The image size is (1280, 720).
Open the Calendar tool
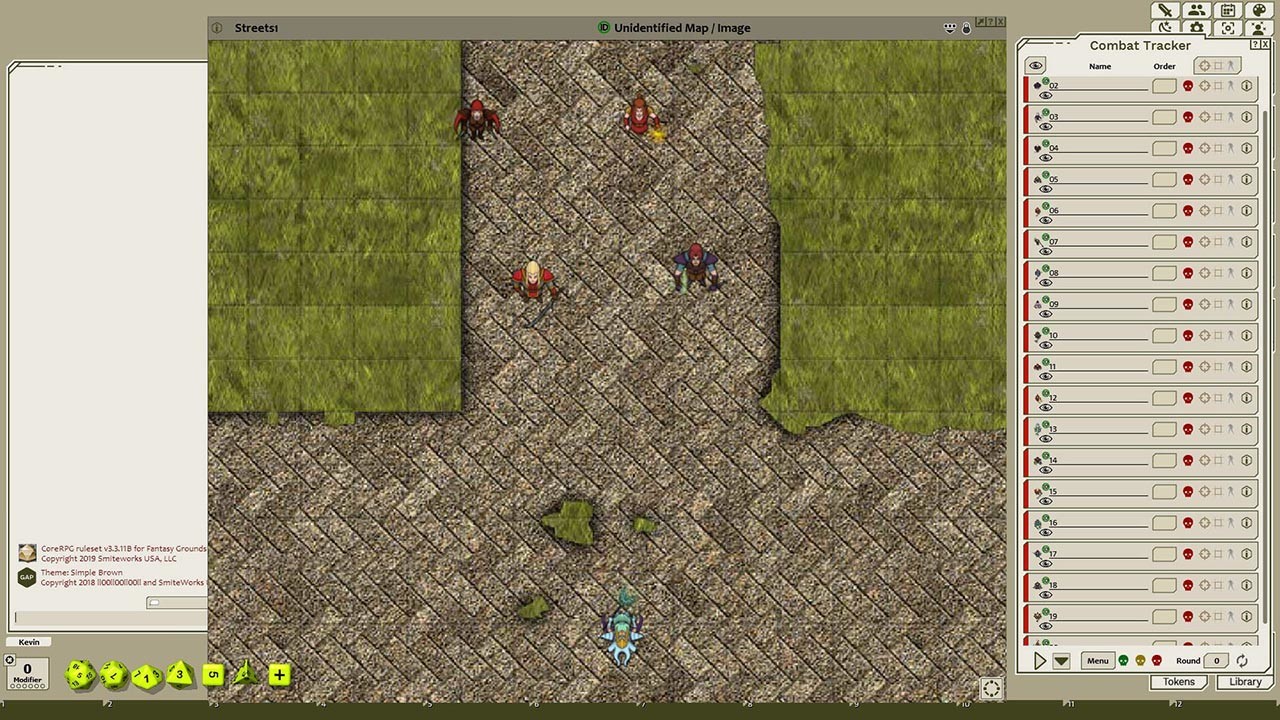(1227, 10)
